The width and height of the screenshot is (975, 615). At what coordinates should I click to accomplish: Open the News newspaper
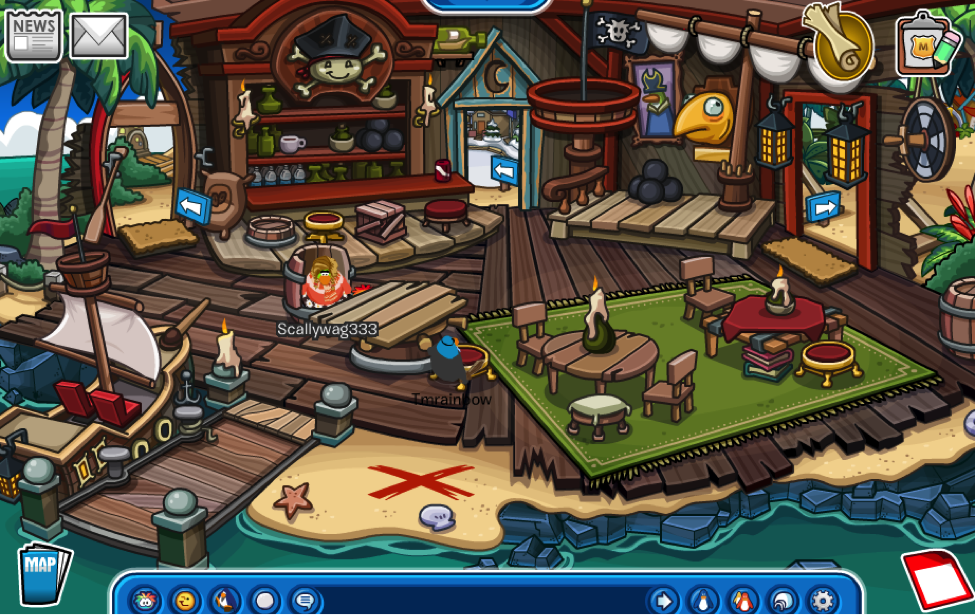click(x=33, y=36)
